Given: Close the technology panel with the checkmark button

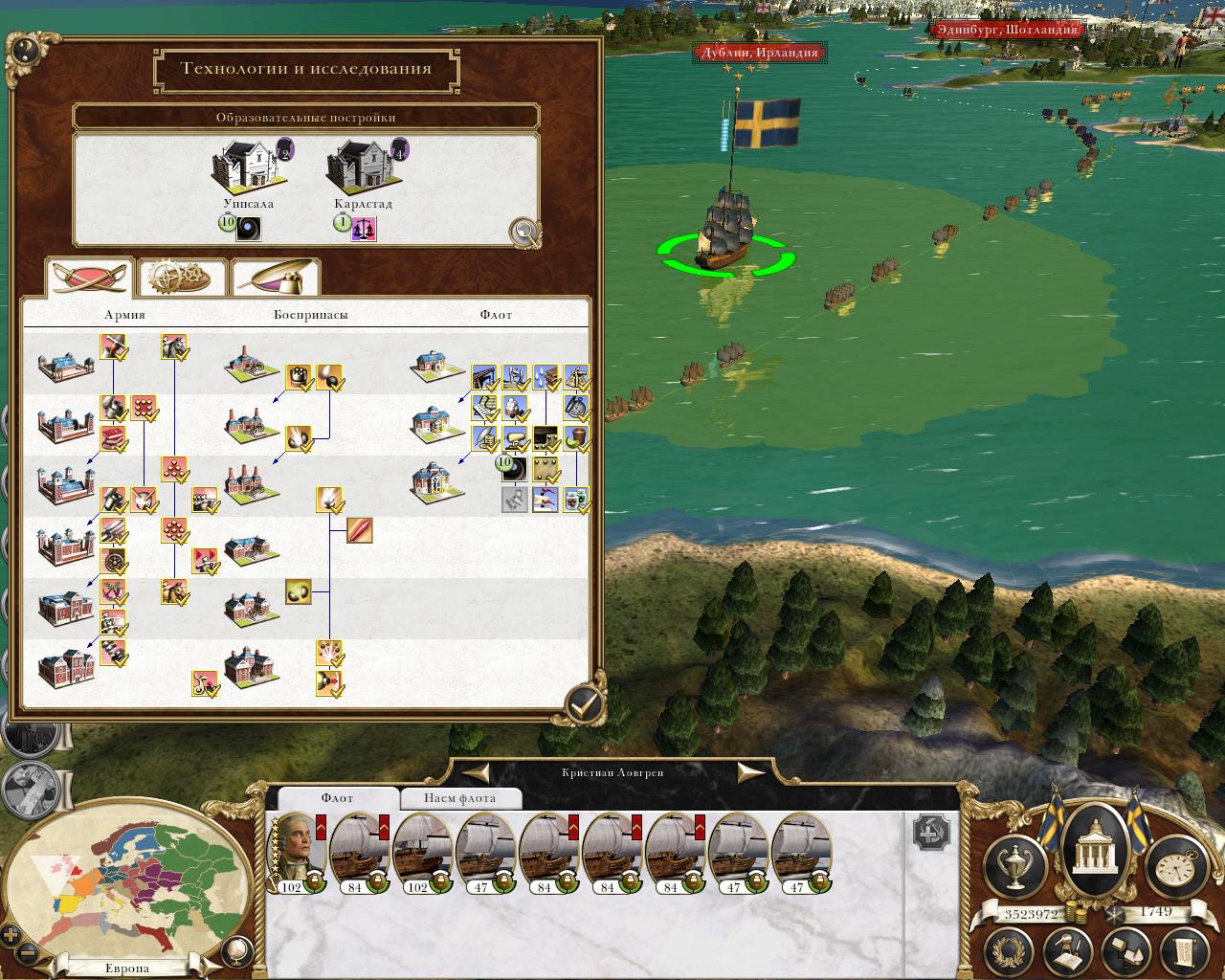Looking at the screenshot, I should pos(585,705).
